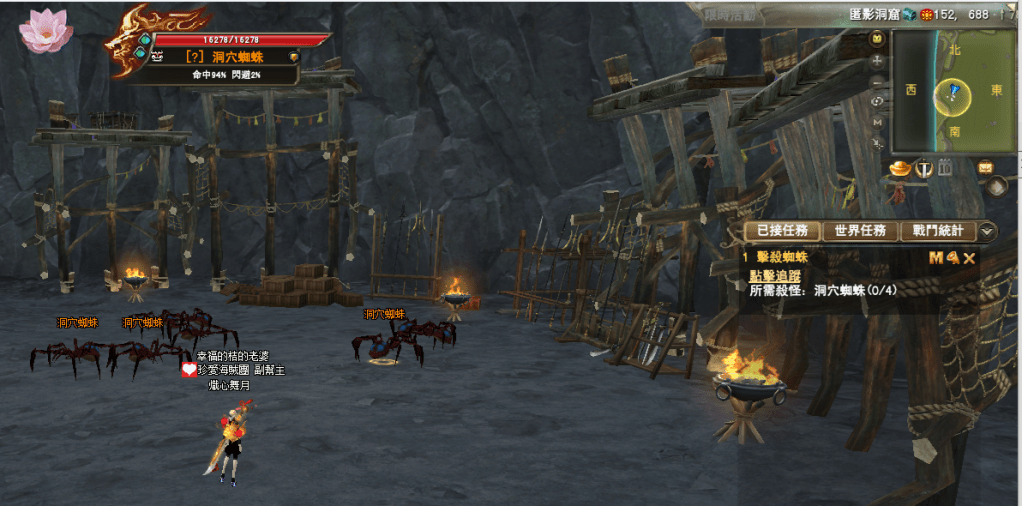Viewport: 1022px width, 506px height.
Task: Select the 擊殺蜘蛛 quest entry
Action: (782, 258)
